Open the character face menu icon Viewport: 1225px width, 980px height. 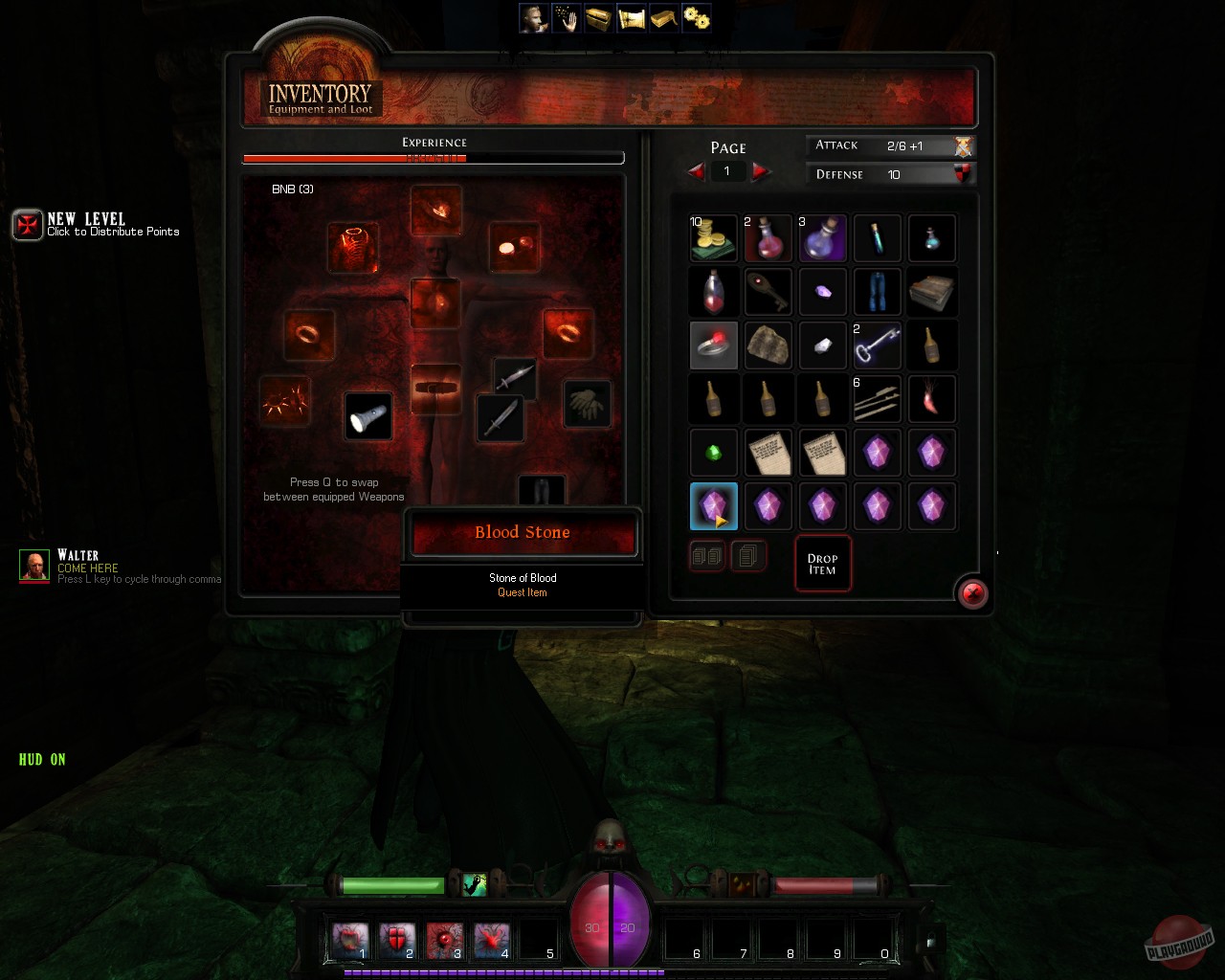coord(532,17)
